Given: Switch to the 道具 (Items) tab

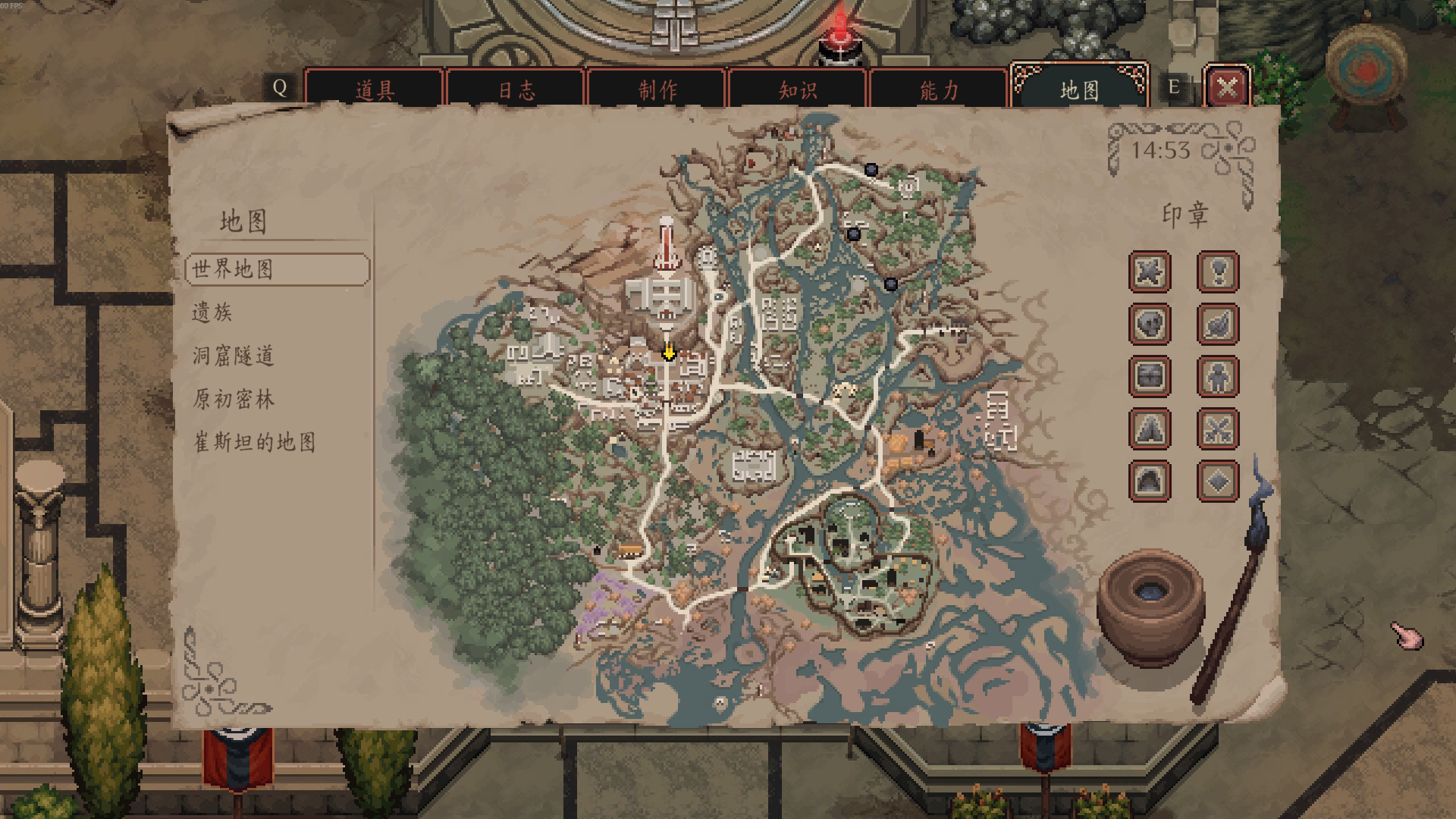Looking at the screenshot, I should (374, 90).
